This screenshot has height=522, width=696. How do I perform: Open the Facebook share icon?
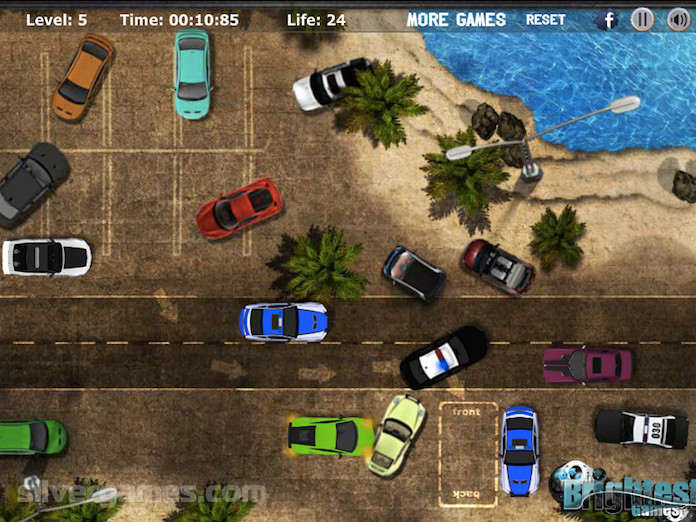[x=607, y=19]
